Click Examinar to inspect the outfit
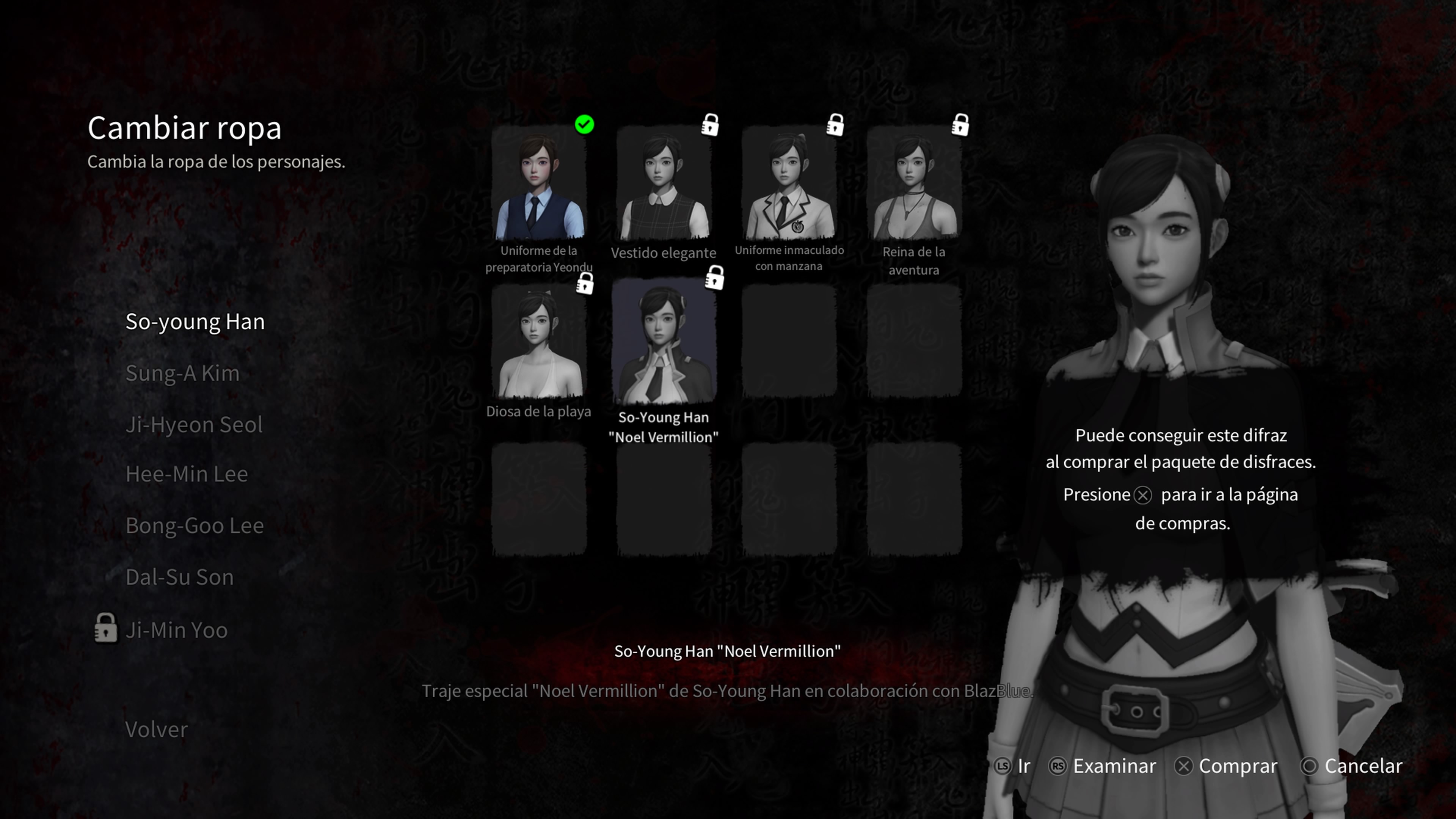The image size is (1456, 819). (x=1103, y=766)
